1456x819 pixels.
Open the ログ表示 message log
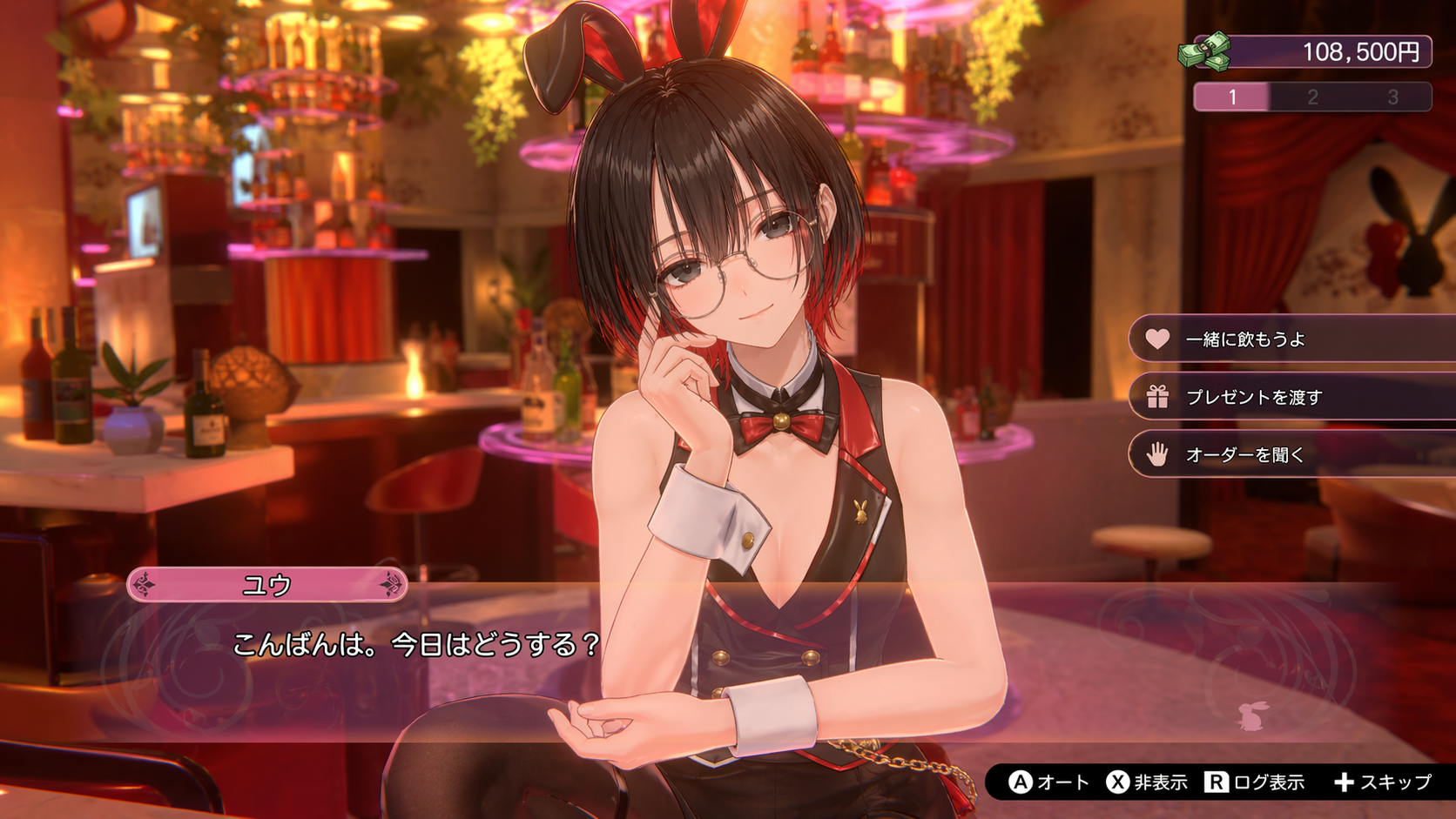tap(1255, 782)
